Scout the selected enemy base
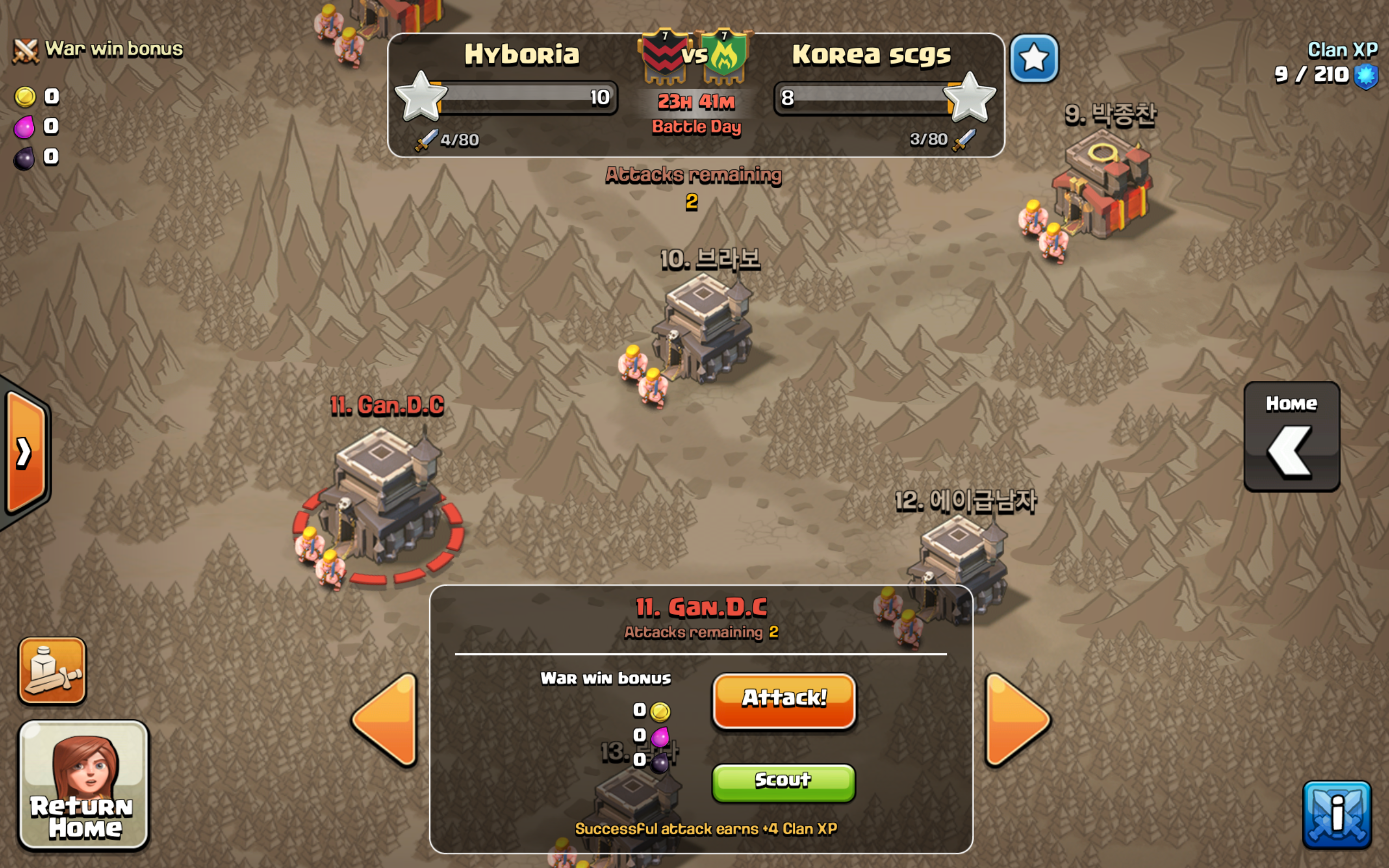The width and height of the screenshot is (1389, 868). [783, 781]
